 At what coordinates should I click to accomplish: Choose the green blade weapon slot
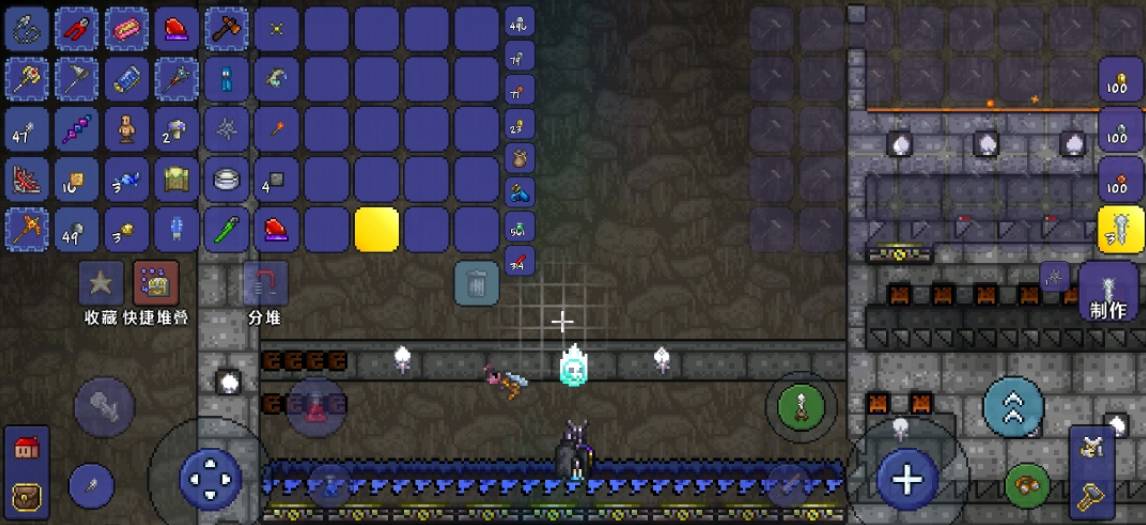coord(227,229)
